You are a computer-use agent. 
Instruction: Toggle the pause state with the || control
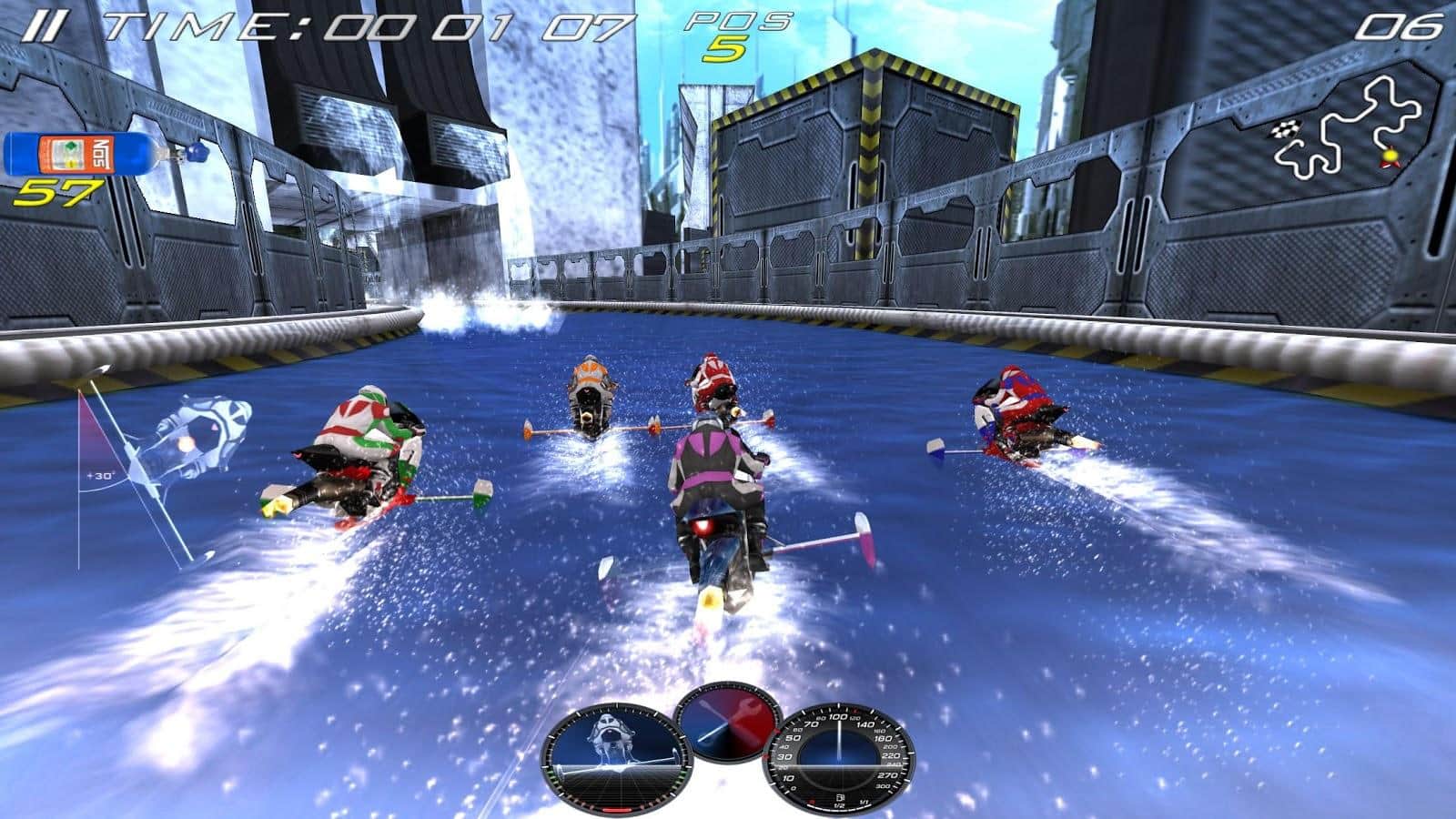point(45,23)
